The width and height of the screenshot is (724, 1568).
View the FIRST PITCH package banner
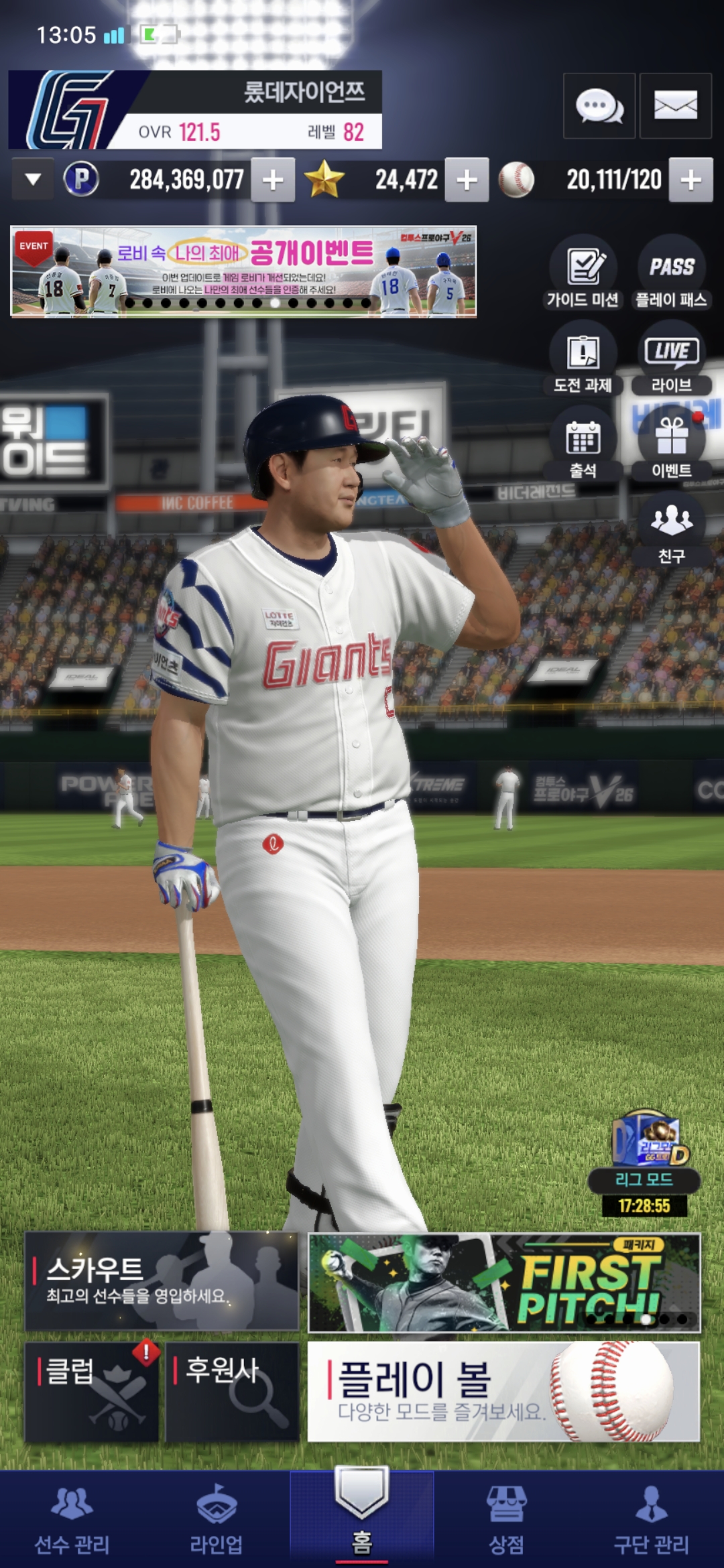point(504,1283)
